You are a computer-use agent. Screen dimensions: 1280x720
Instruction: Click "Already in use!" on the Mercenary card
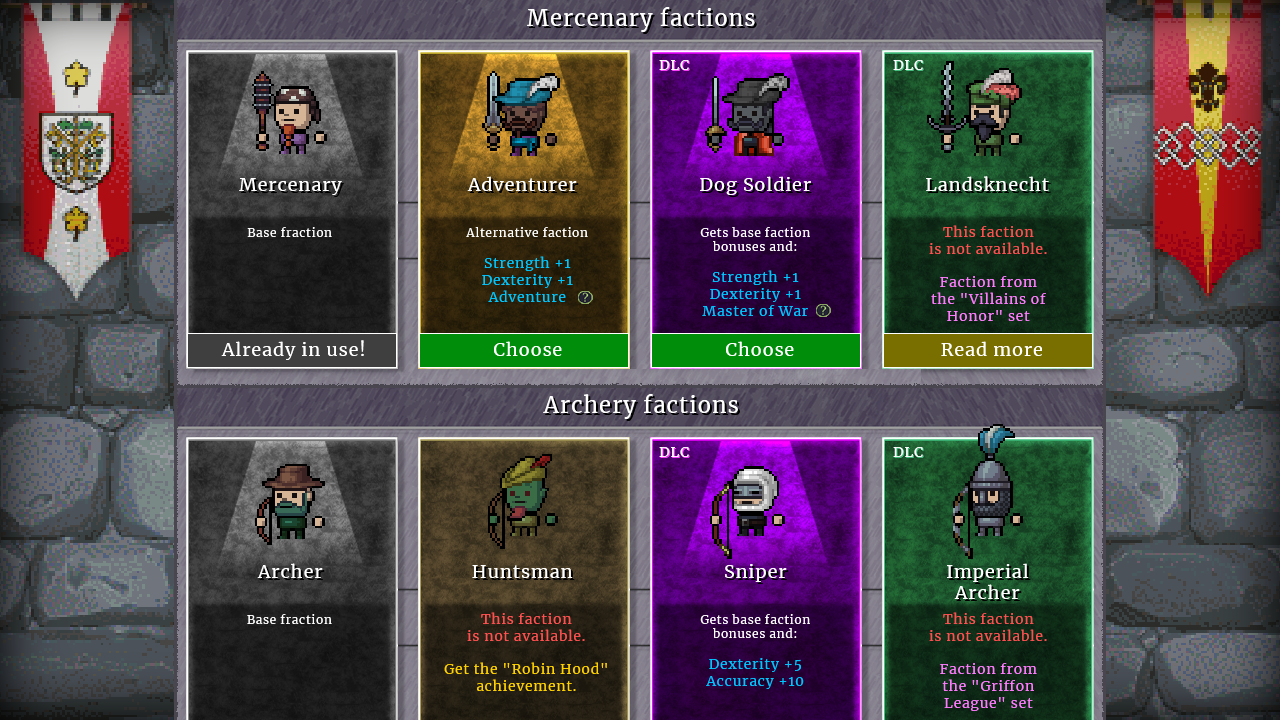[291, 350]
